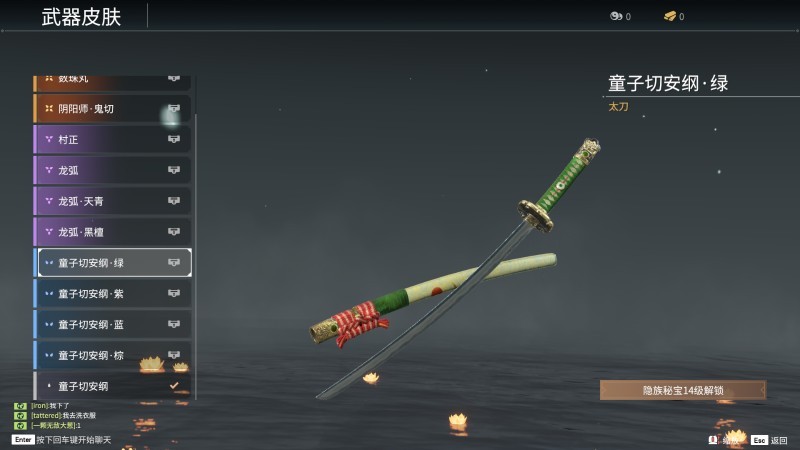Click the 返回 back button
The height and width of the screenshot is (450, 800).
(770, 440)
